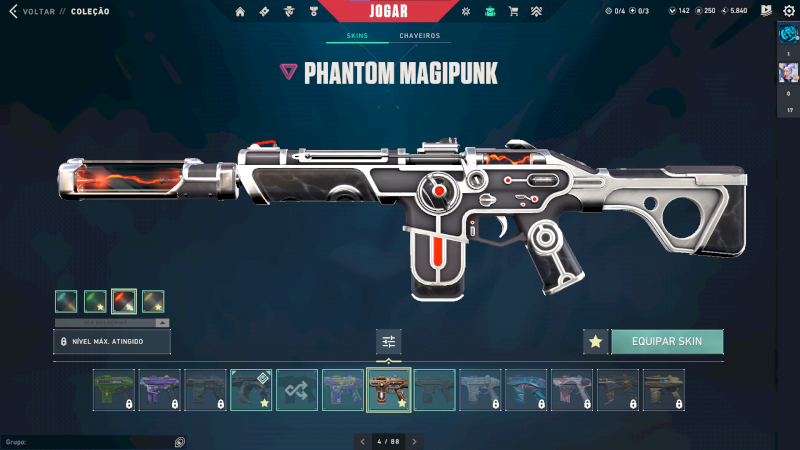Image resolution: width=800 pixels, height=450 pixels.
Task: Choose the green color variant swatch
Action: click(95, 301)
